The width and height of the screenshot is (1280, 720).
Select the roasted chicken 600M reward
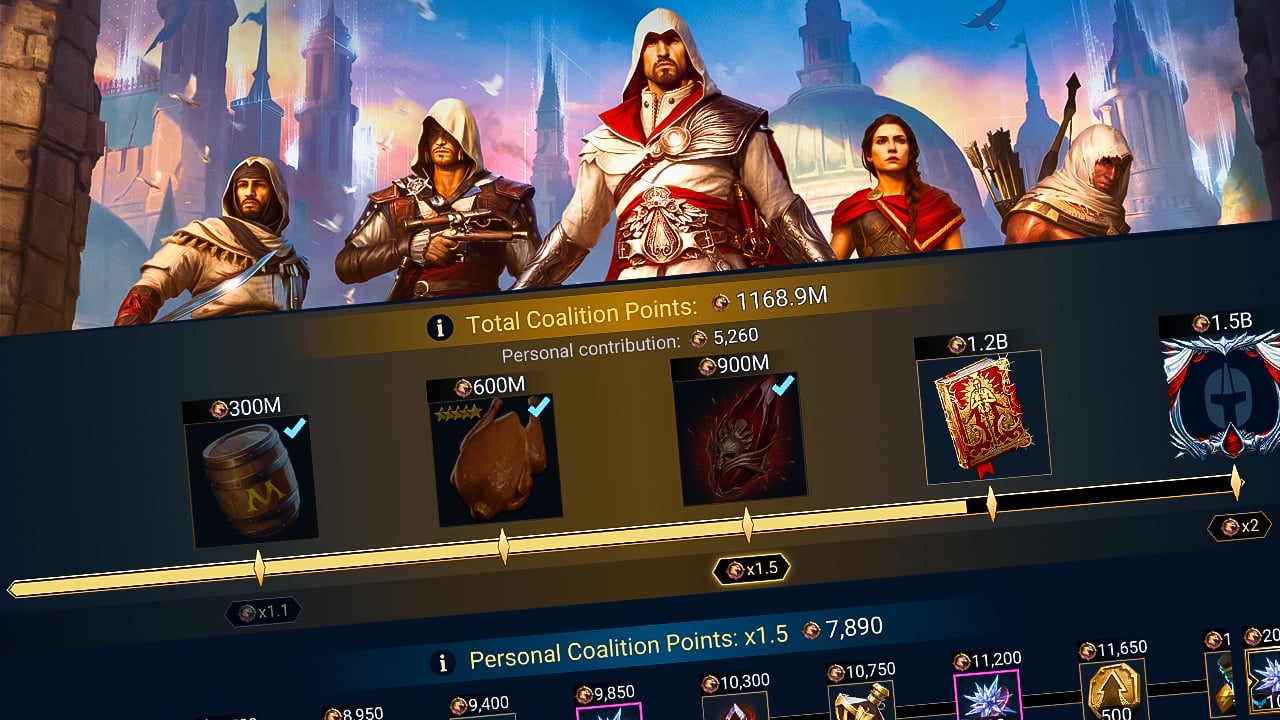pos(495,450)
